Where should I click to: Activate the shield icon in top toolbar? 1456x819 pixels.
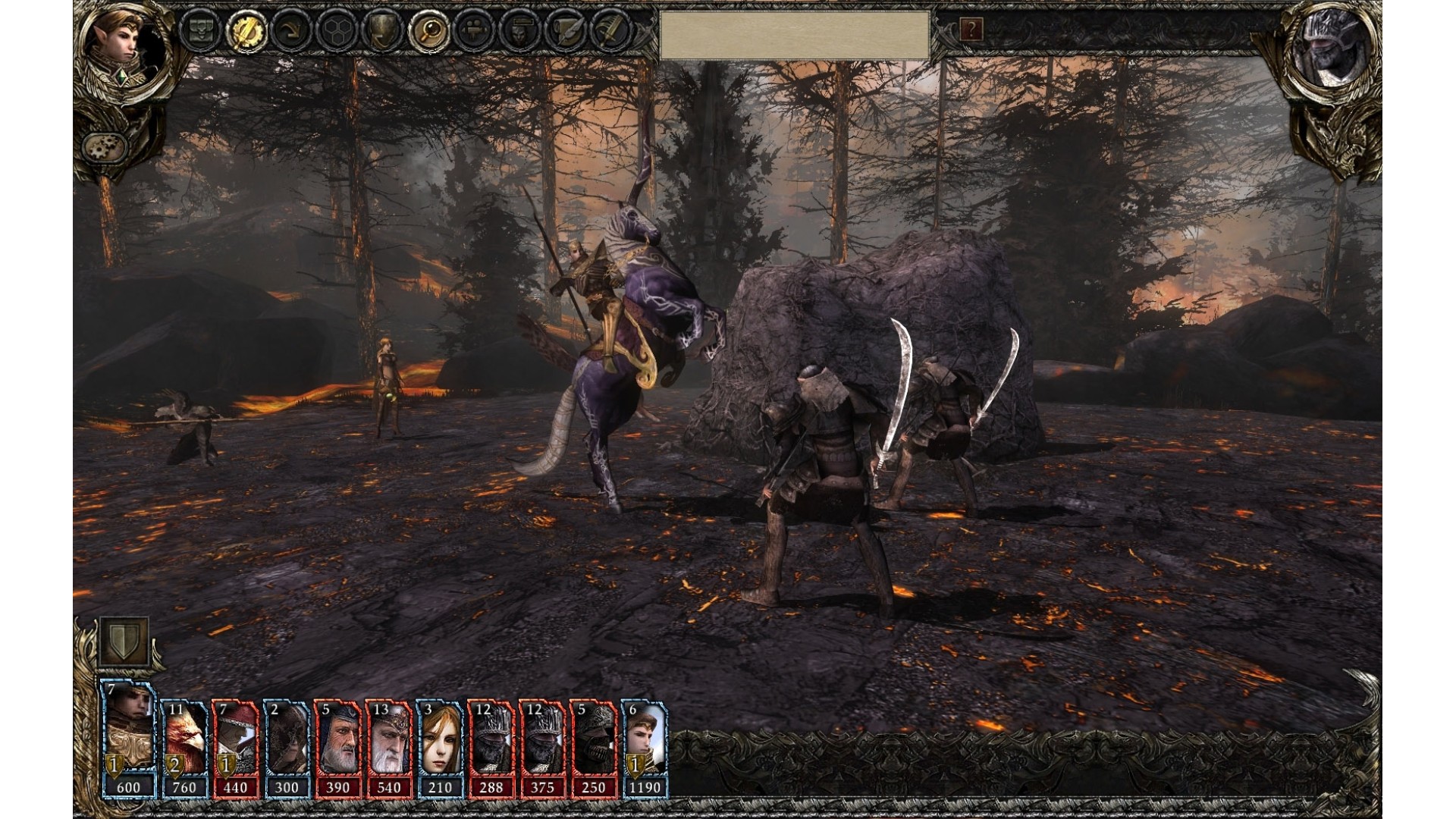(381, 33)
